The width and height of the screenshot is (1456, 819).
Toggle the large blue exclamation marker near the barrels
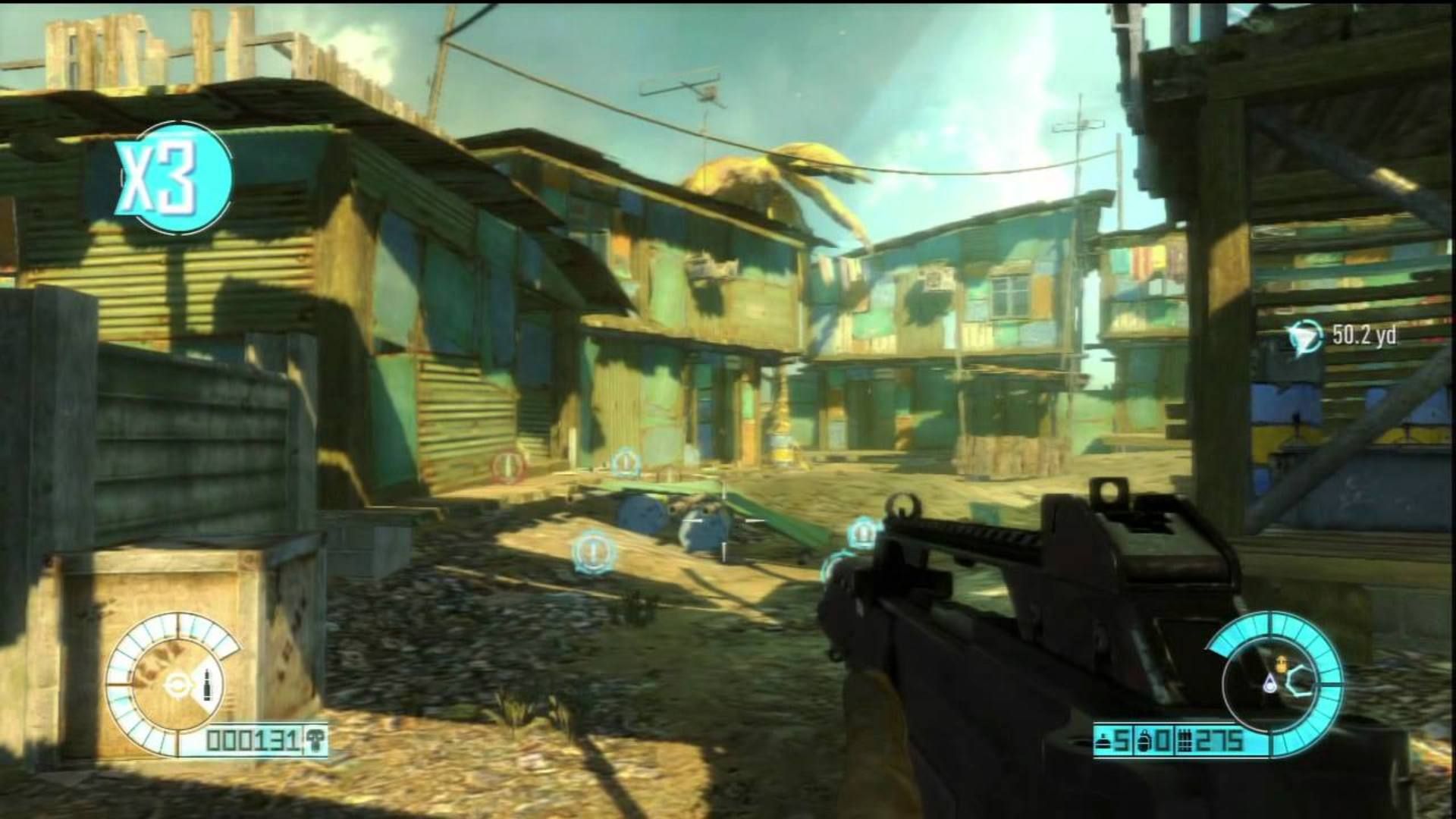click(592, 551)
